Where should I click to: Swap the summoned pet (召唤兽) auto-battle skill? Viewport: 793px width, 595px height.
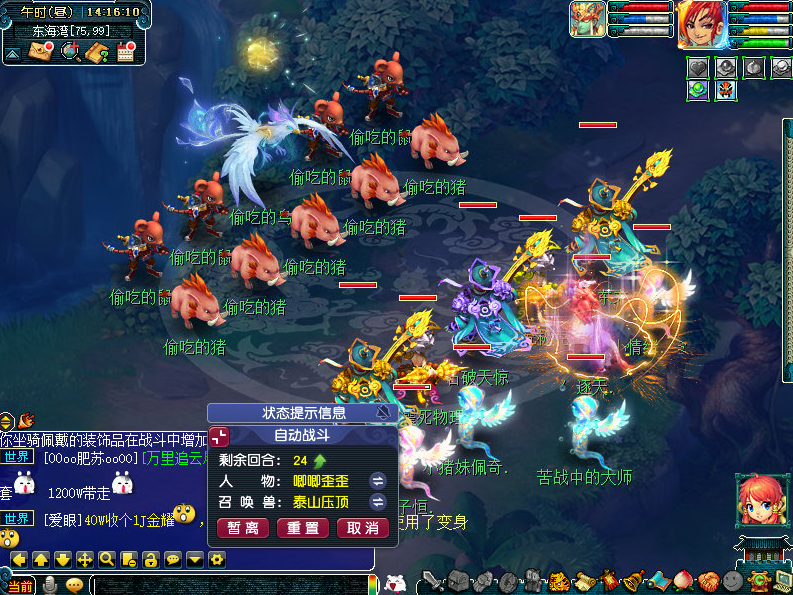[x=378, y=503]
